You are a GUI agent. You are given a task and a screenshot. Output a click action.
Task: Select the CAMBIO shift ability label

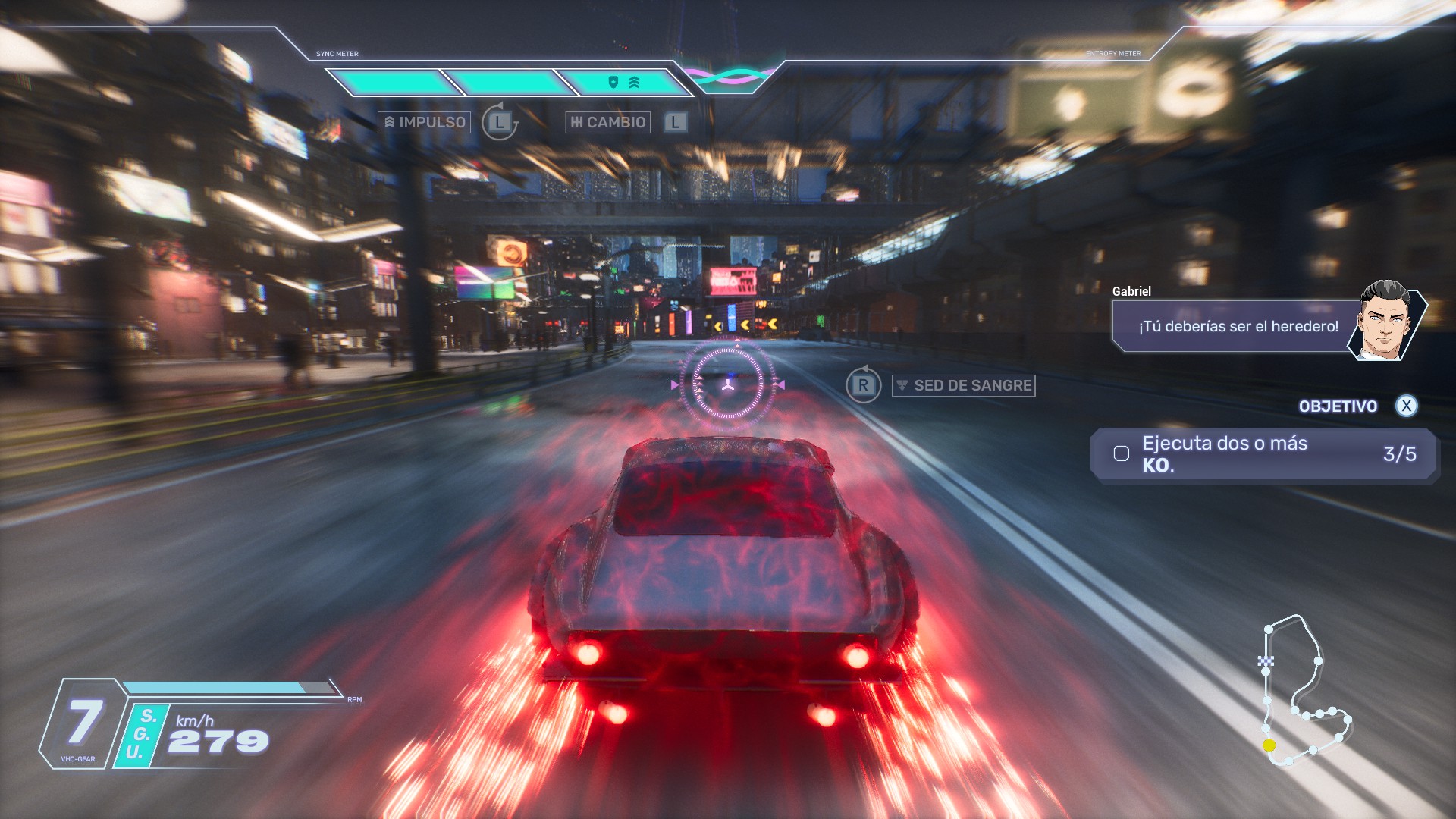coord(607,122)
